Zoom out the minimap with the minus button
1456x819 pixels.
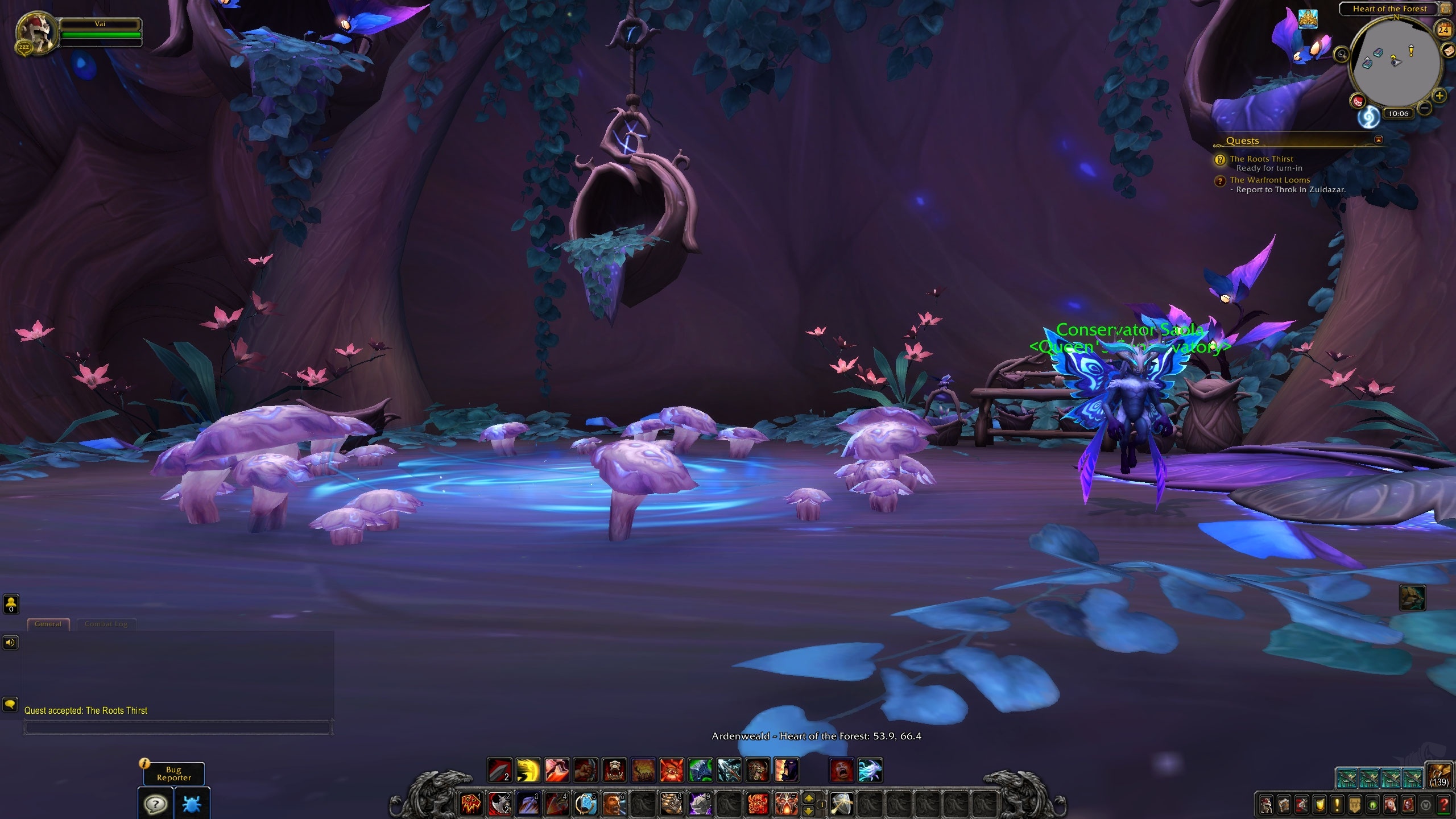1425,107
